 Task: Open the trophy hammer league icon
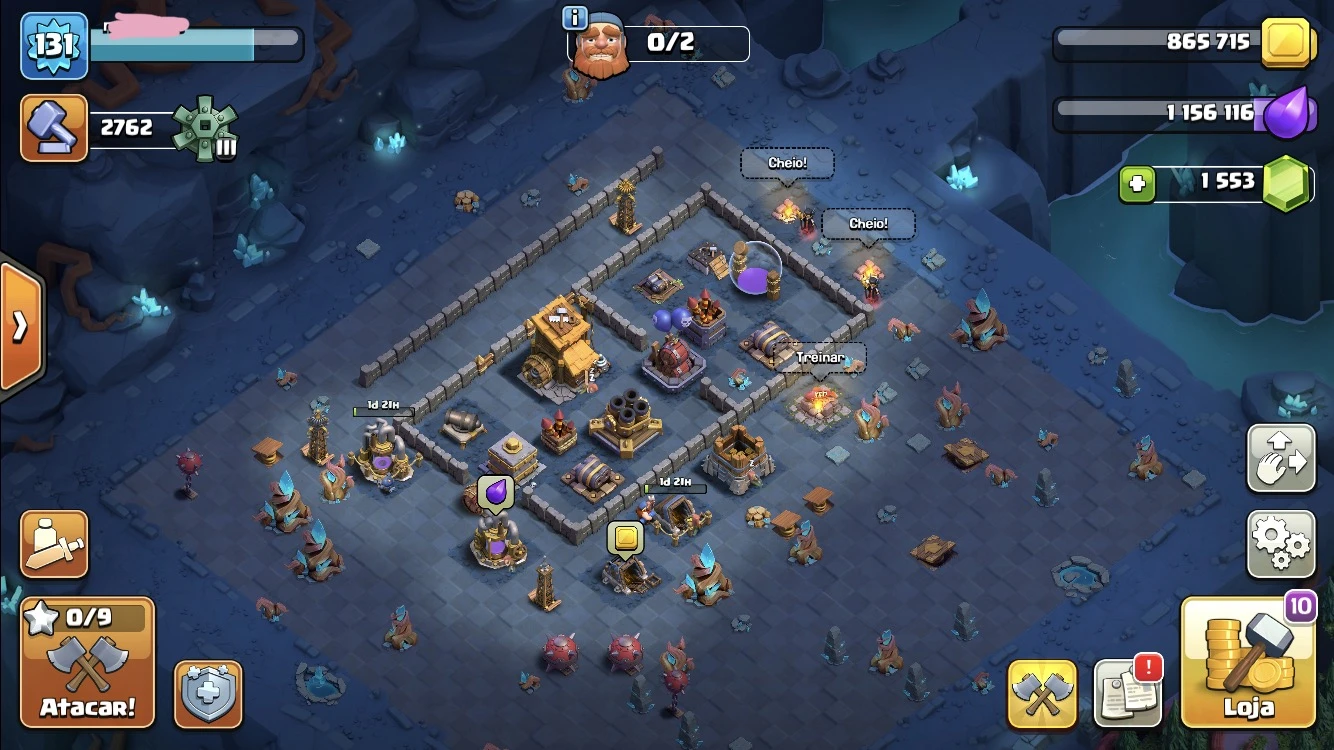(x=54, y=128)
